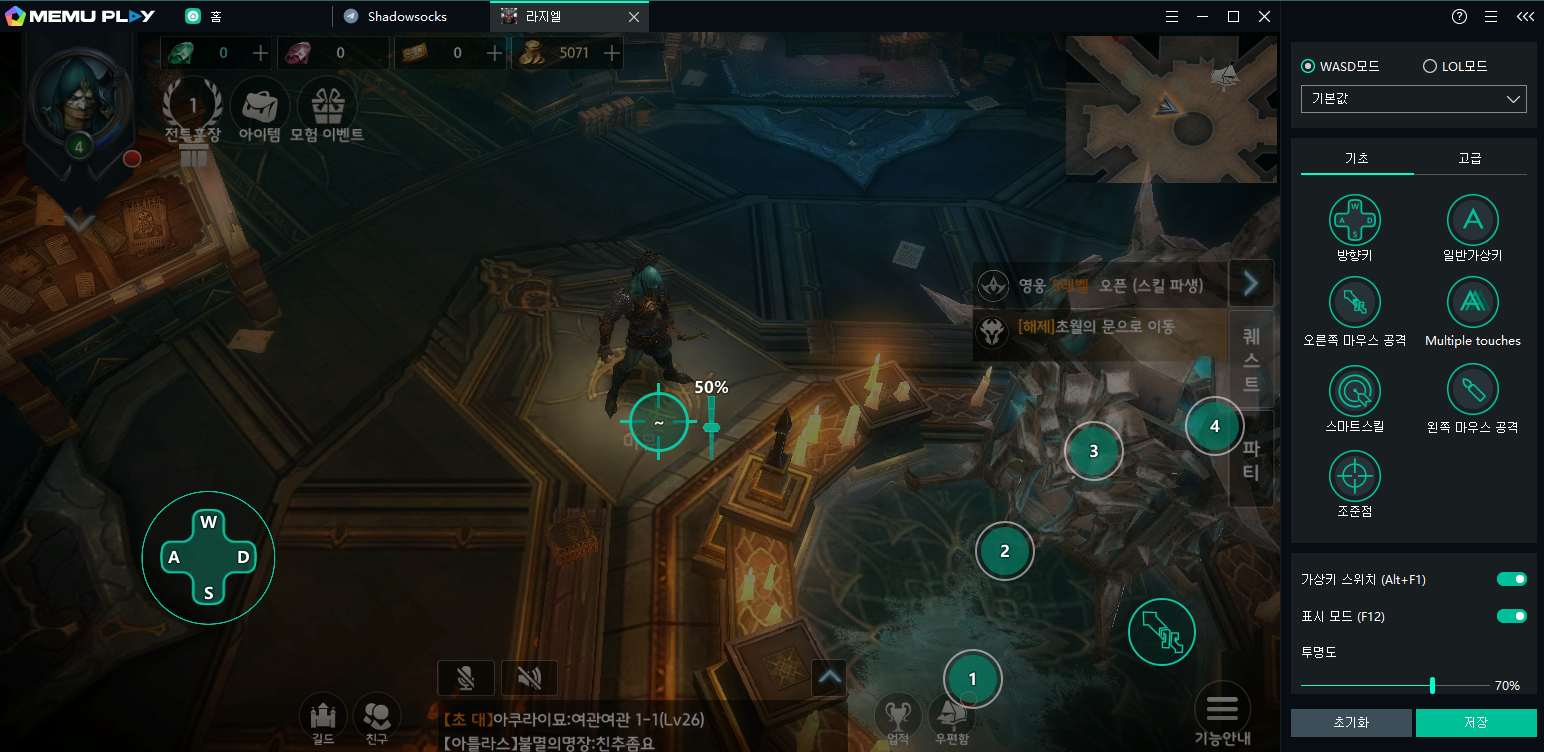Select the LOL모드 radio option

(1430, 67)
